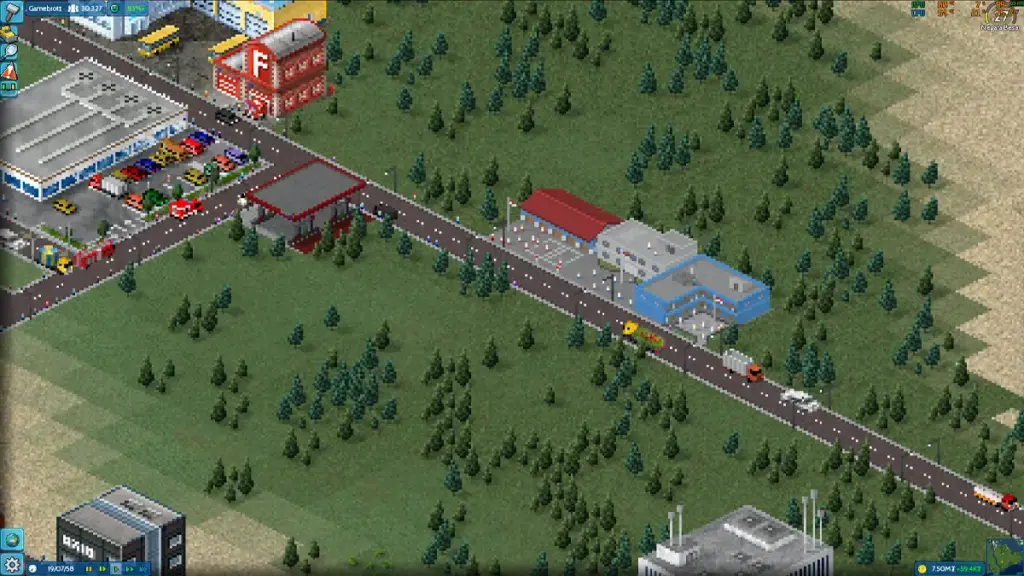This screenshot has height=576, width=1024.
Task: Select the yellow bulldozer tool
Action: click(8, 33)
